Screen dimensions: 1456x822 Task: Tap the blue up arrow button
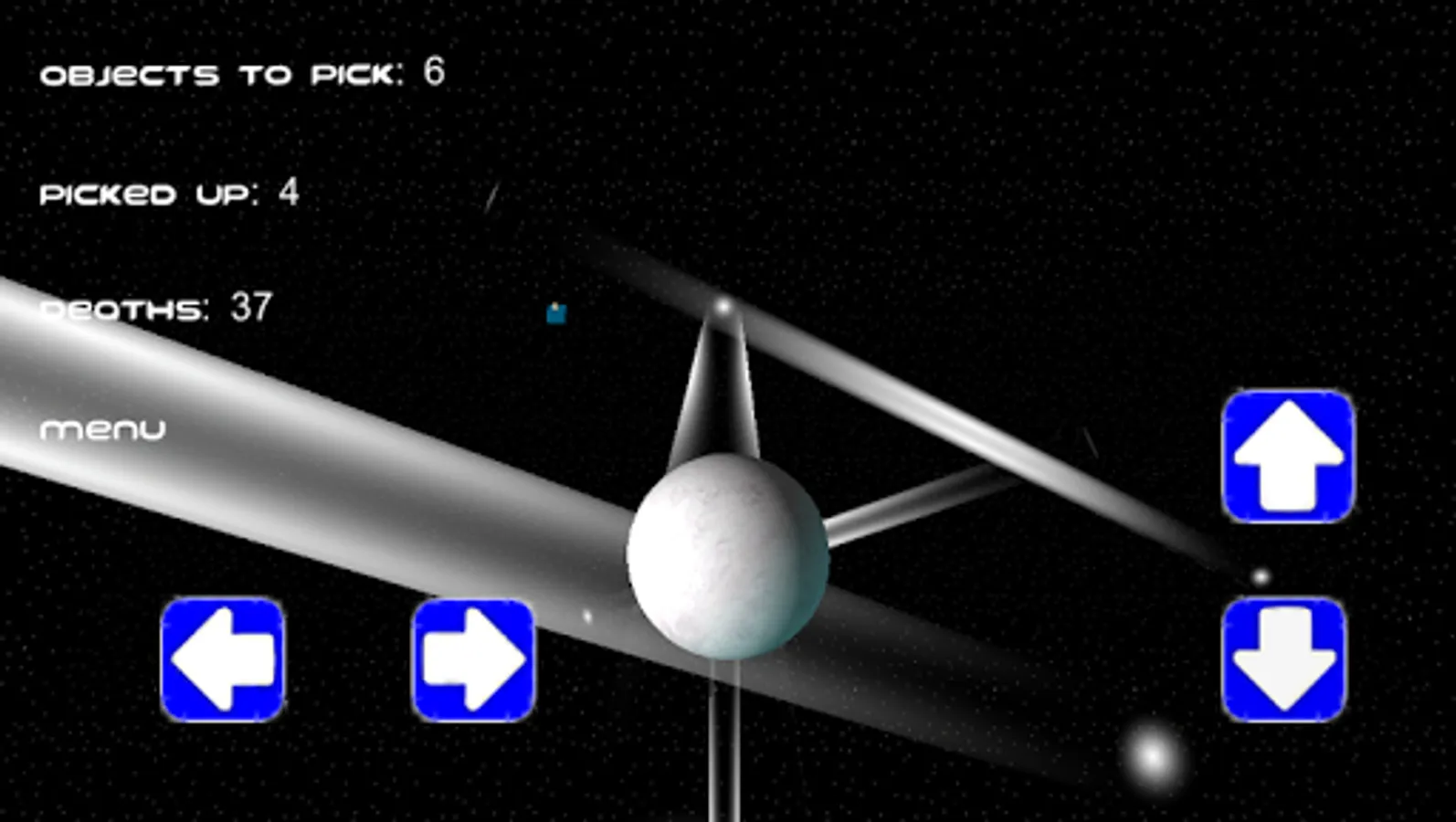(x=1287, y=458)
